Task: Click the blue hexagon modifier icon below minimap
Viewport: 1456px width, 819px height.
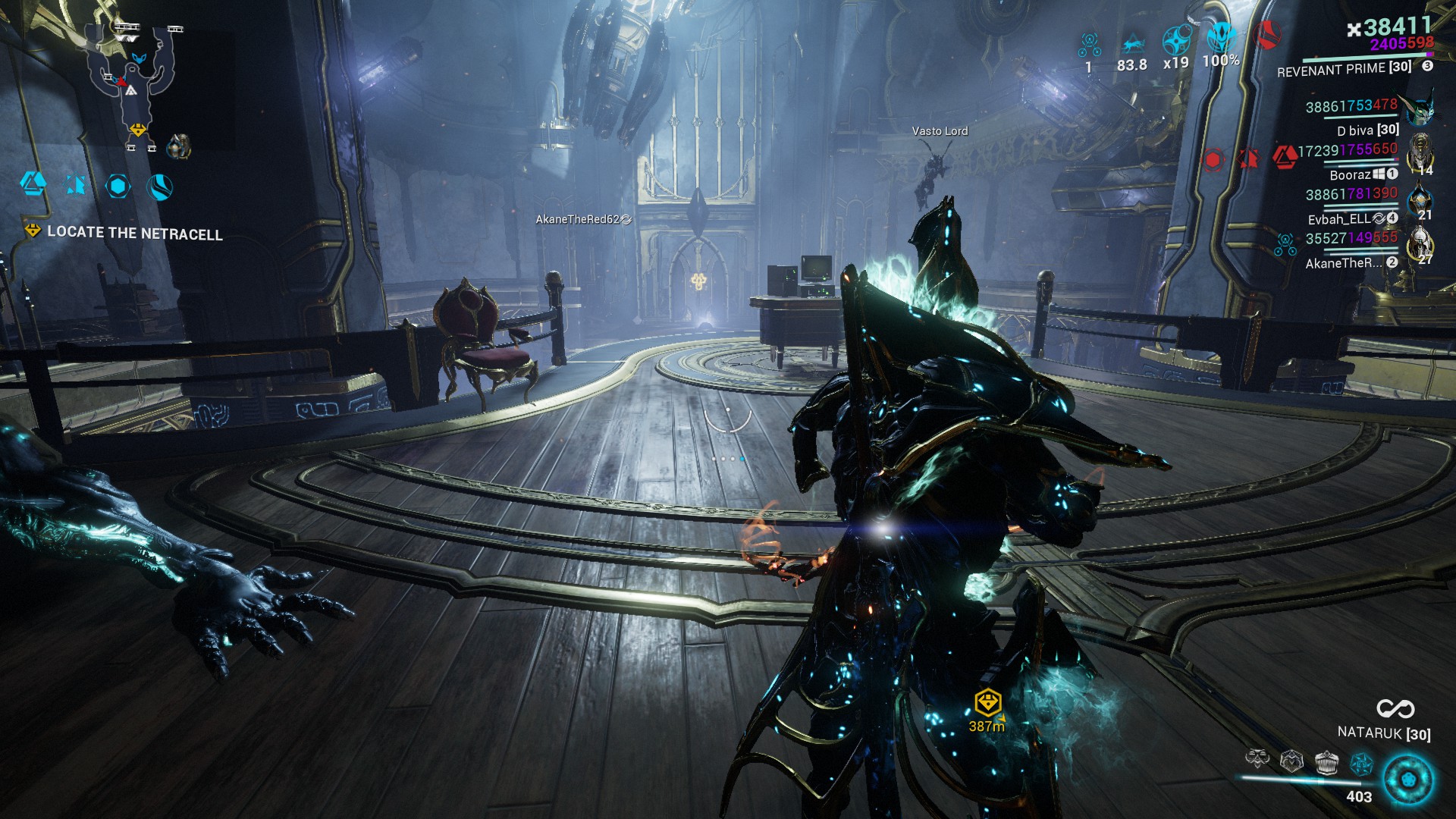Action: point(118,186)
